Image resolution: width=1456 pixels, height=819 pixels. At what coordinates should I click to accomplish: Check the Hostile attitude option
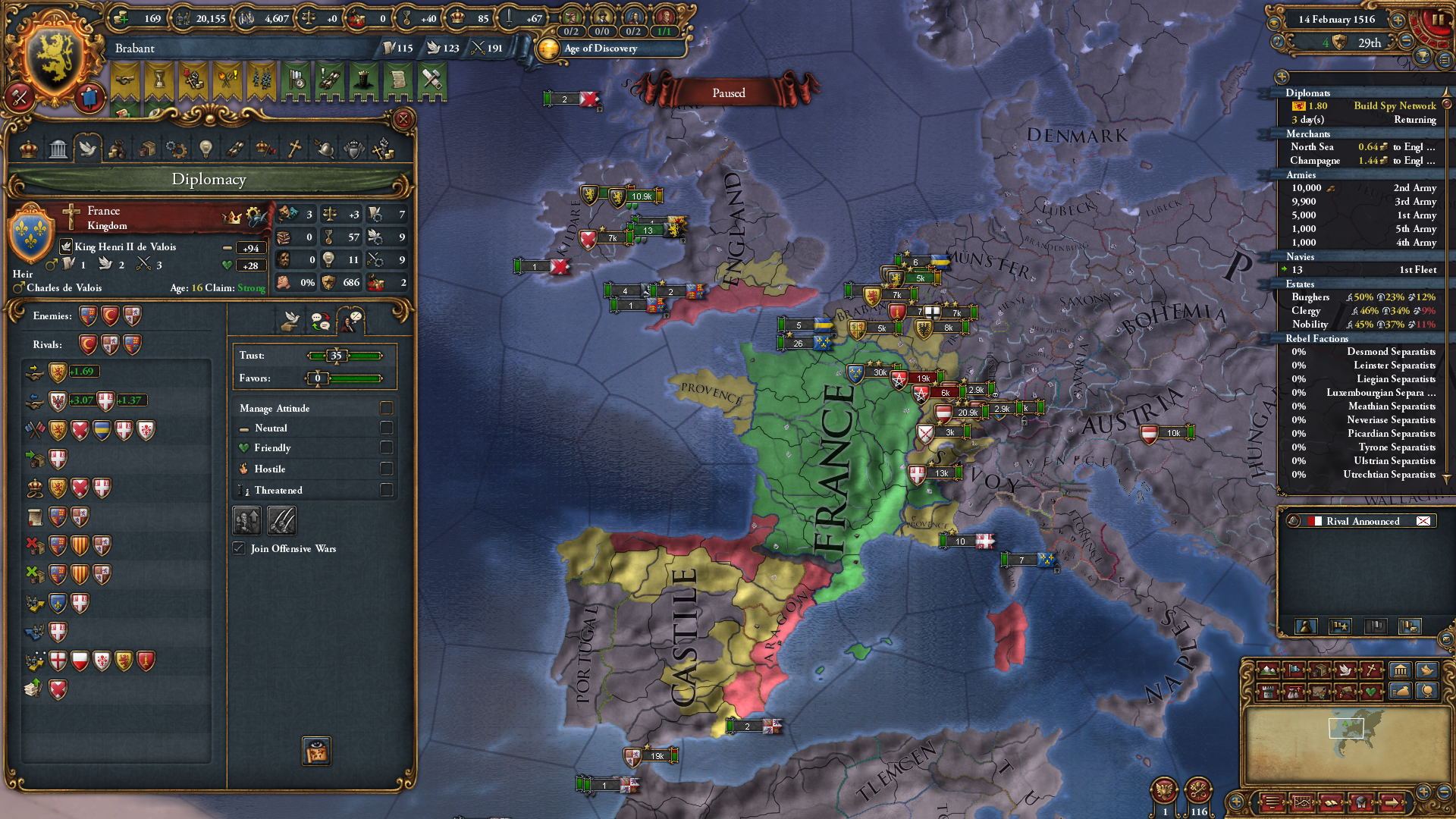tap(387, 469)
